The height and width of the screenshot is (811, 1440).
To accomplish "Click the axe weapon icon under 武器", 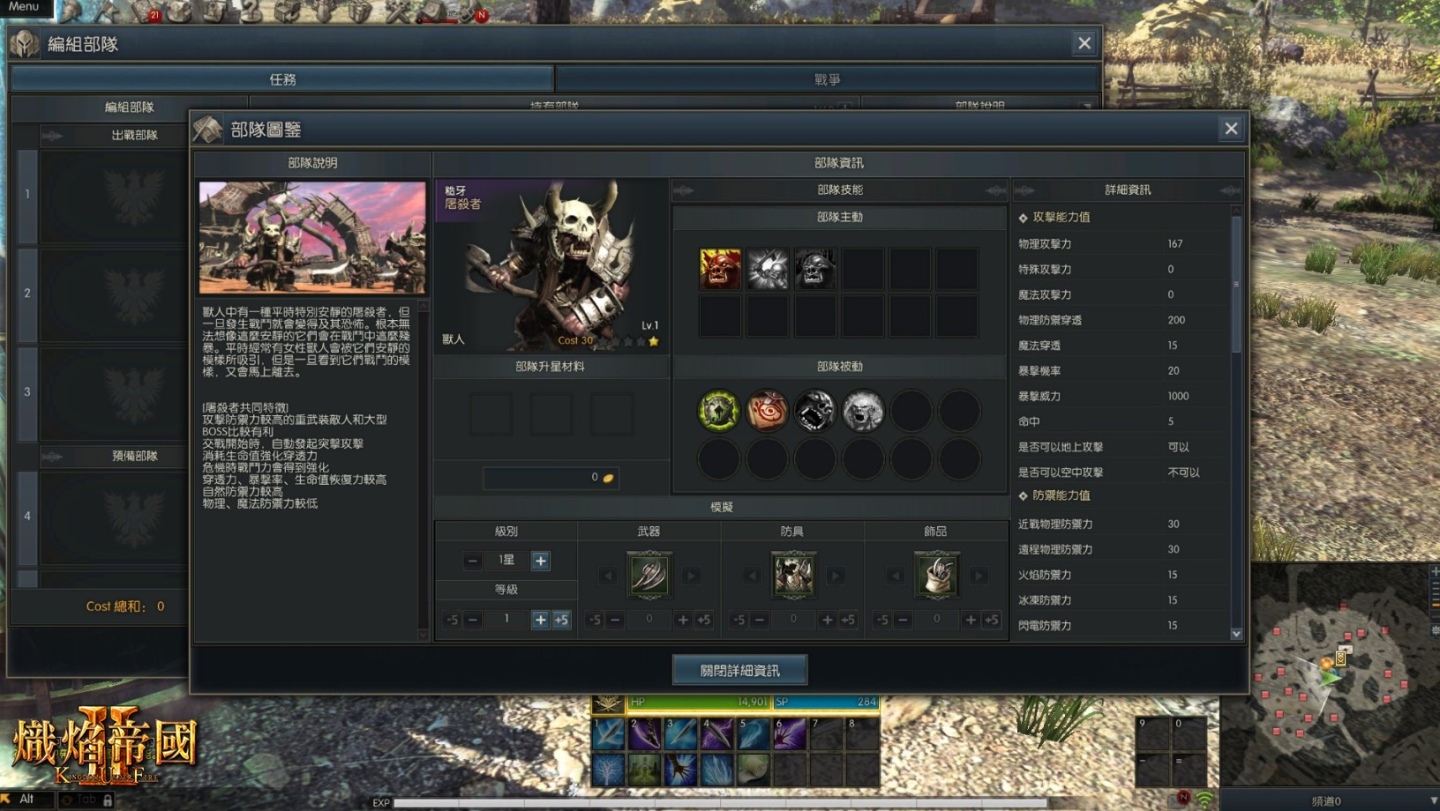I will click(648, 576).
